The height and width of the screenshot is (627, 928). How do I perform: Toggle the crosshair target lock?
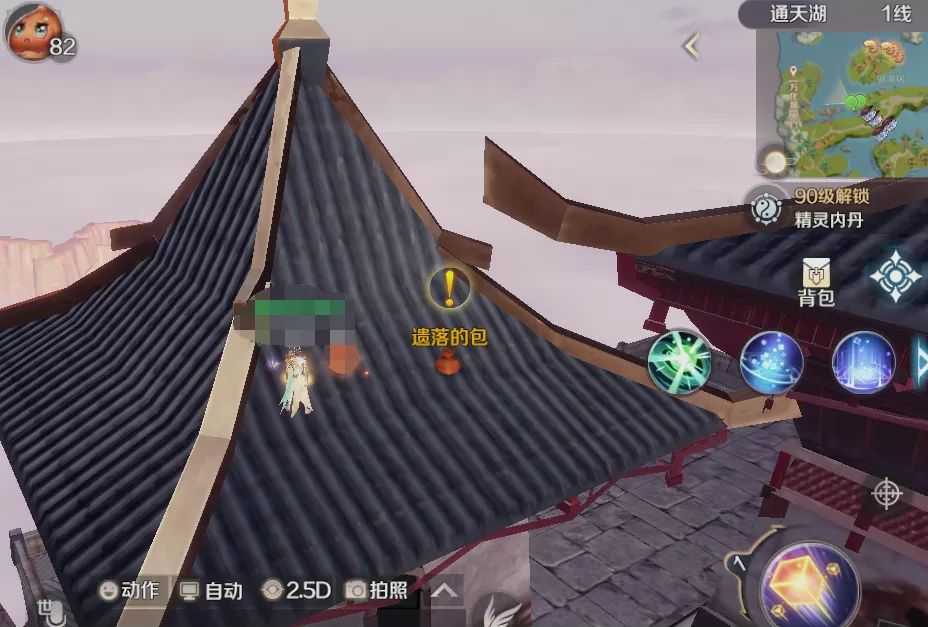[x=886, y=494]
